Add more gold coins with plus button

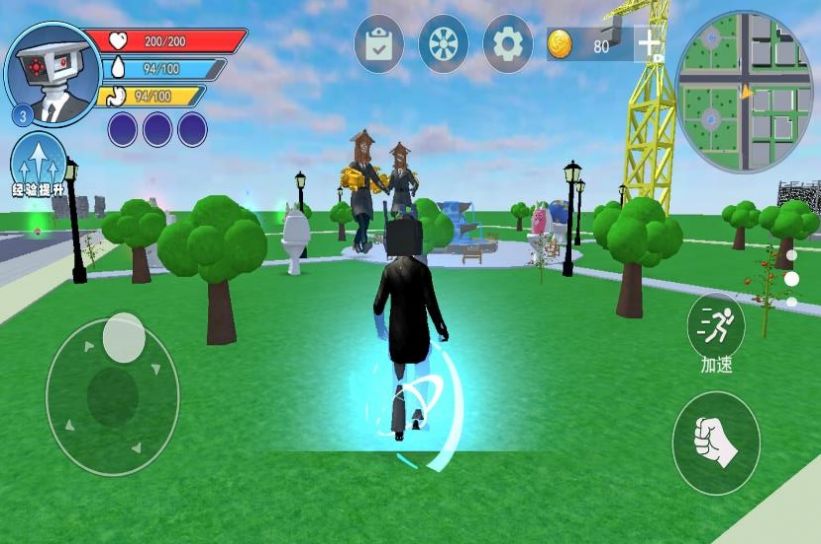pyautogui.click(x=649, y=44)
